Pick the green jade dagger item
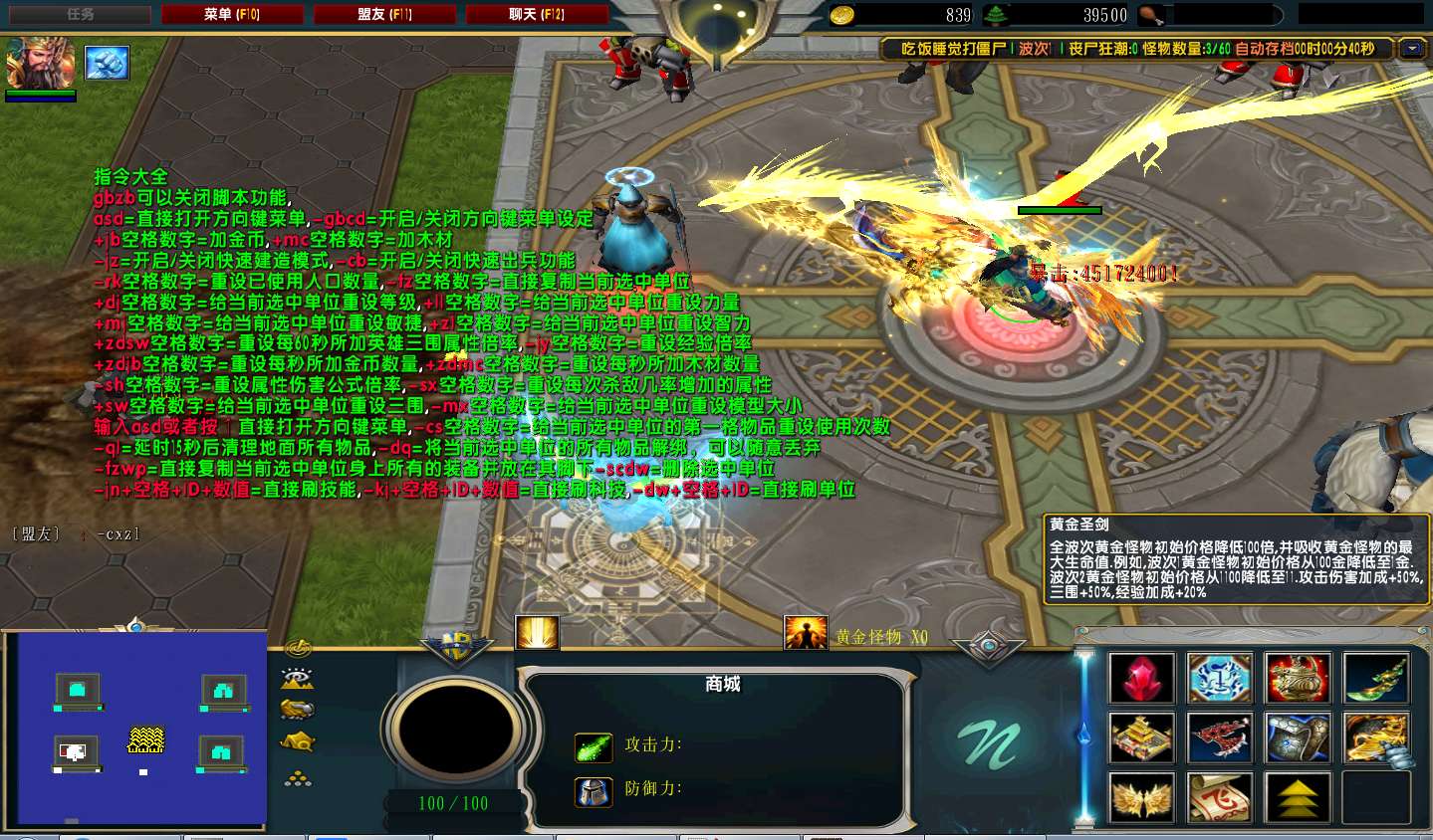The width and height of the screenshot is (1433, 840). 1375,679
